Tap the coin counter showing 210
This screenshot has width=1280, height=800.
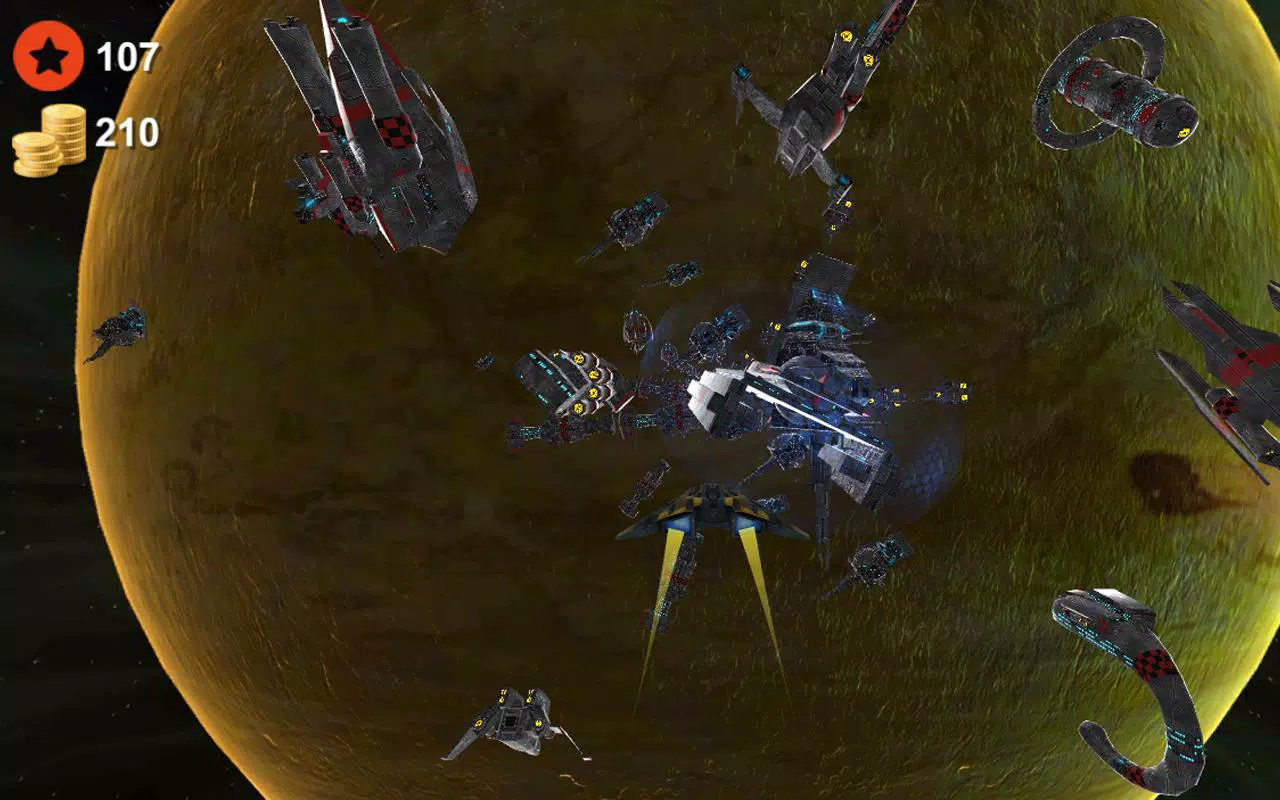pyautogui.click(x=128, y=131)
